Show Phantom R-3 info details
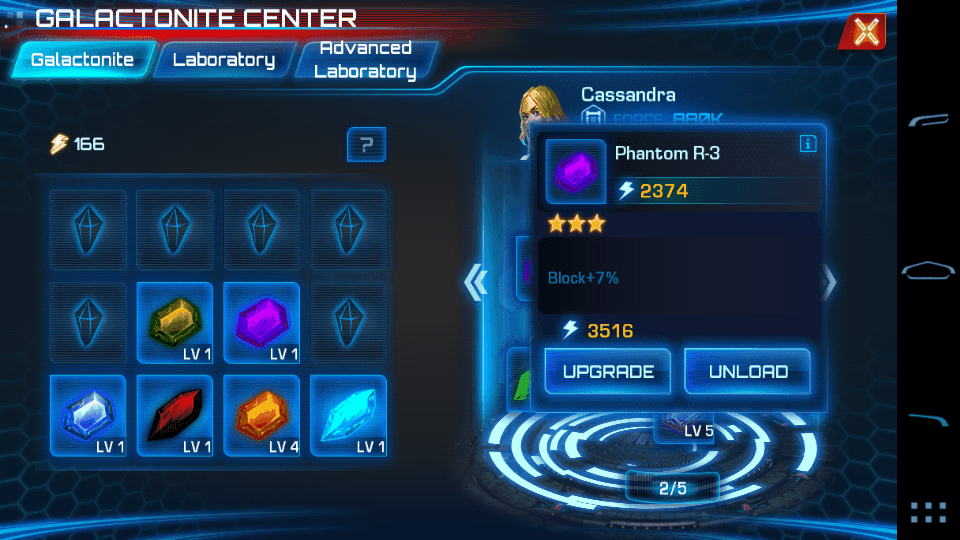 [808, 144]
